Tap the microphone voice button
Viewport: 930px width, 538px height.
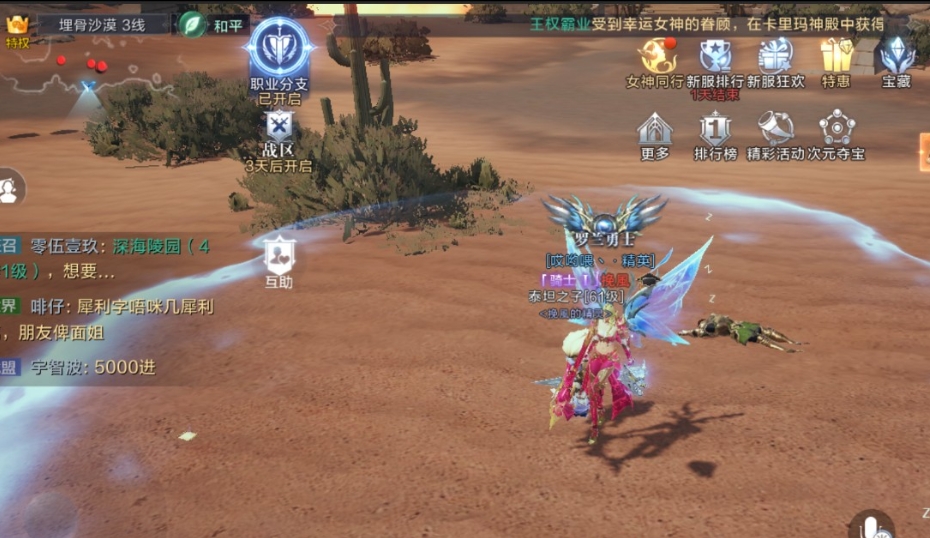[x=871, y=525]
